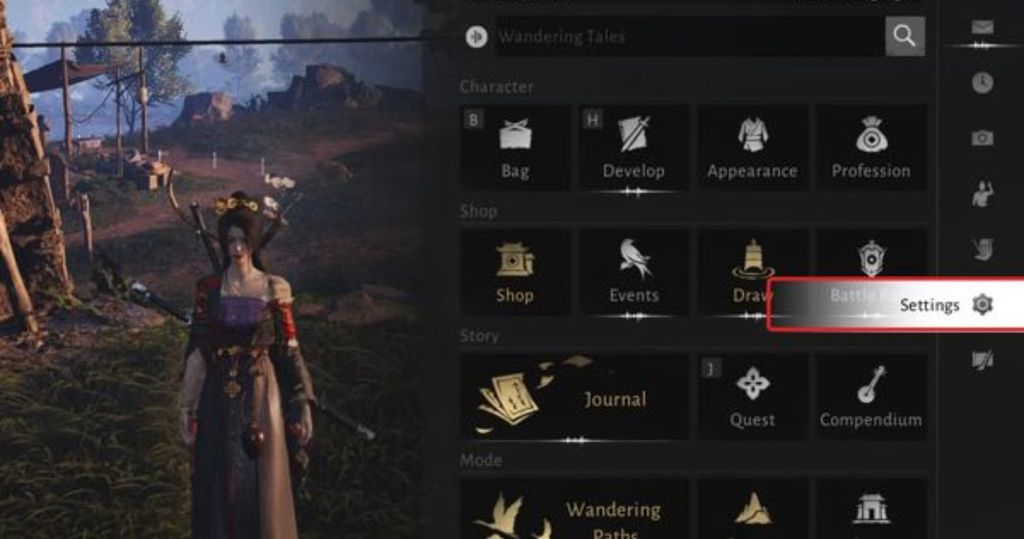Open the Events menu tile

pyautogui.click(x=633, y=271)
